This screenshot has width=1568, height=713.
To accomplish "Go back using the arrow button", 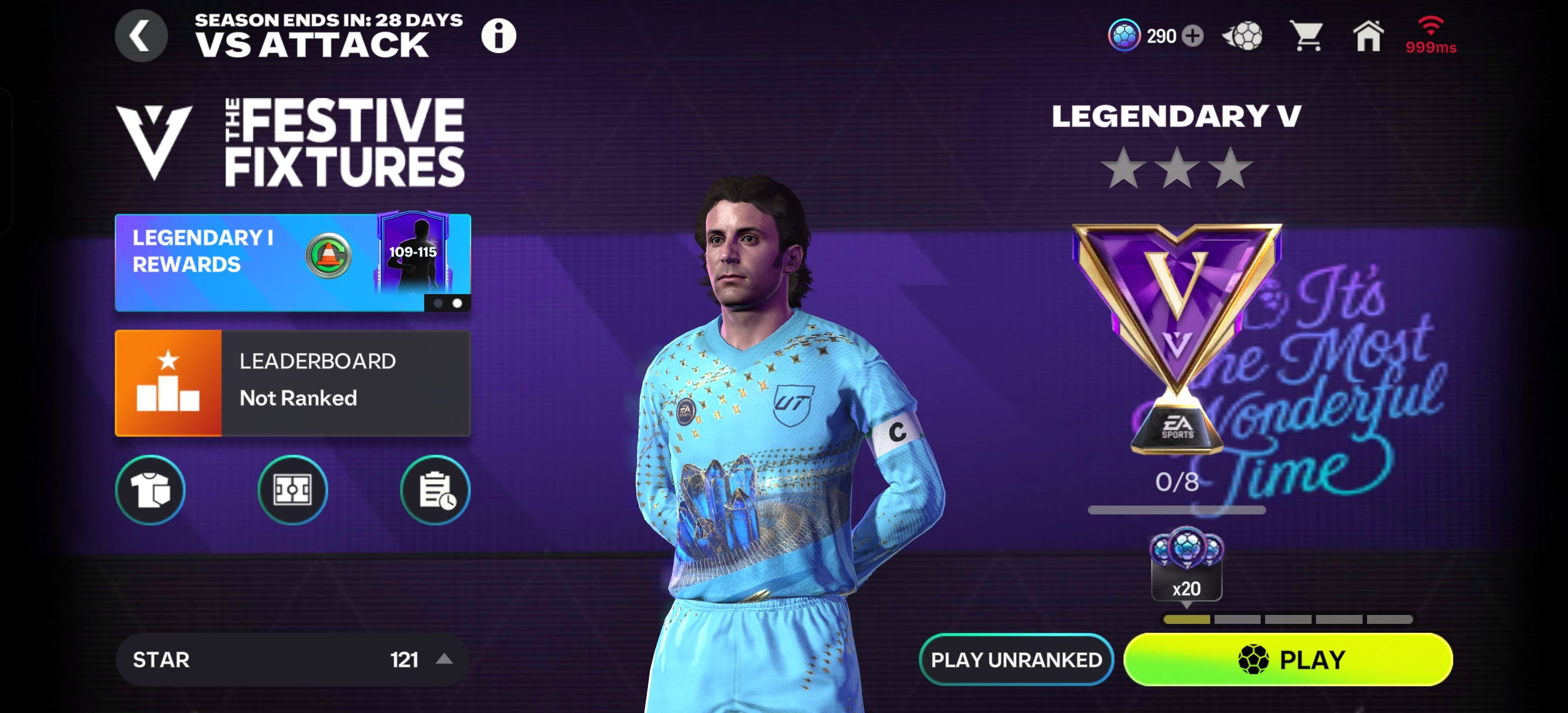I will click(141, 36).
